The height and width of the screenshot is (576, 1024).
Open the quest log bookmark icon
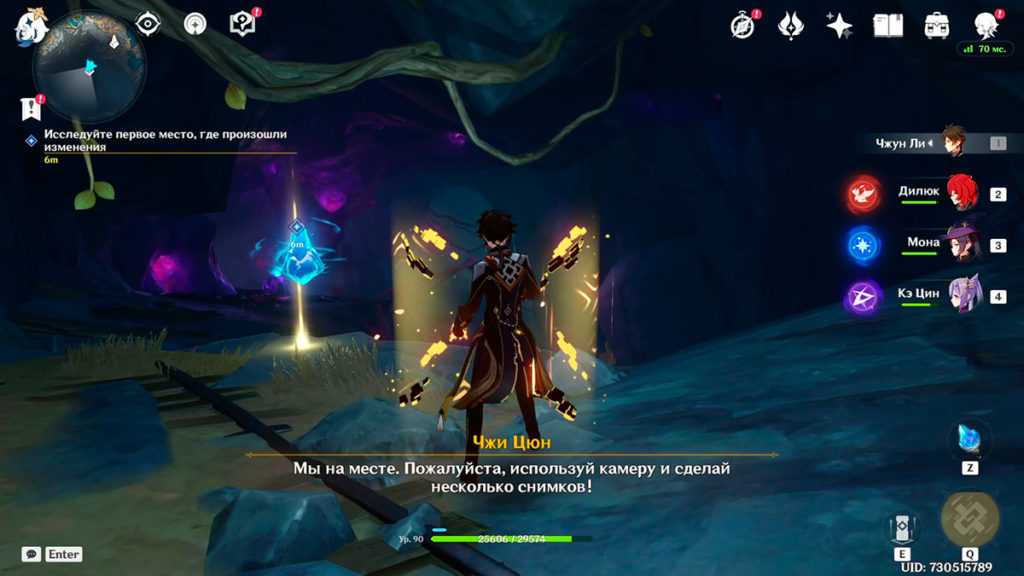point(31,108)
